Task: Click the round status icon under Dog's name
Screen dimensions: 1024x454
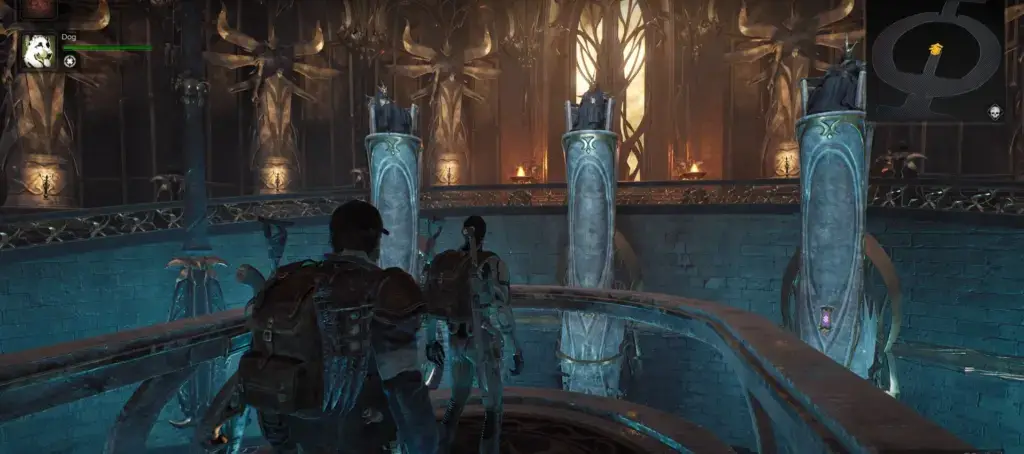Action: (70, 61)
